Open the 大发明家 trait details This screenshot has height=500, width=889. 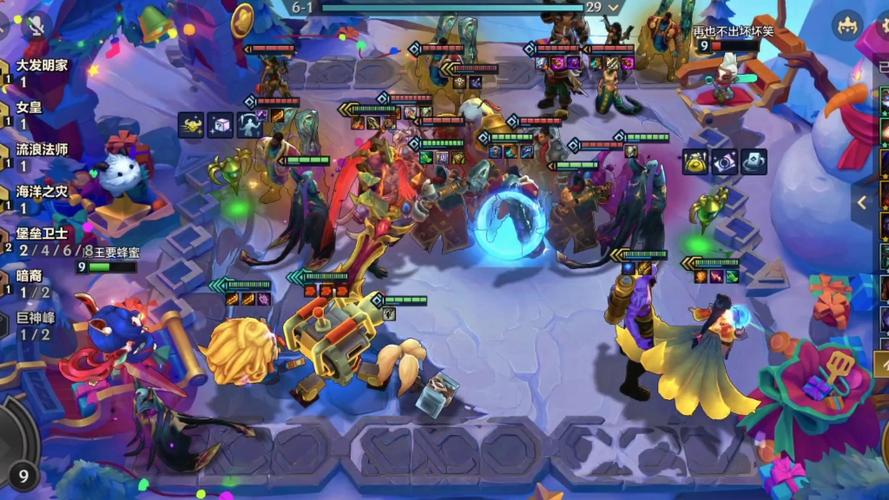42,64
